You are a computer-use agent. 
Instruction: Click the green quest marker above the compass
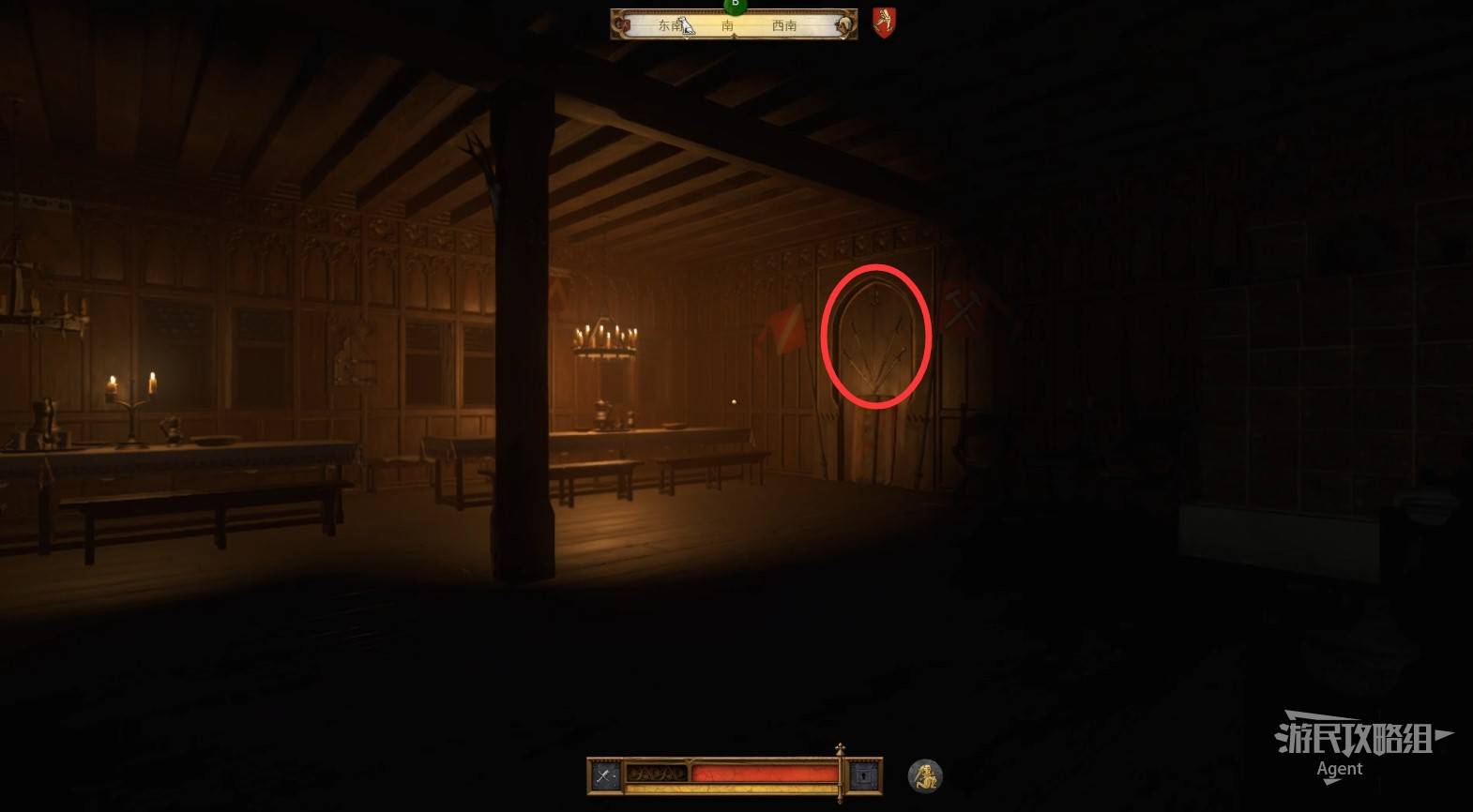pos(735,5)
